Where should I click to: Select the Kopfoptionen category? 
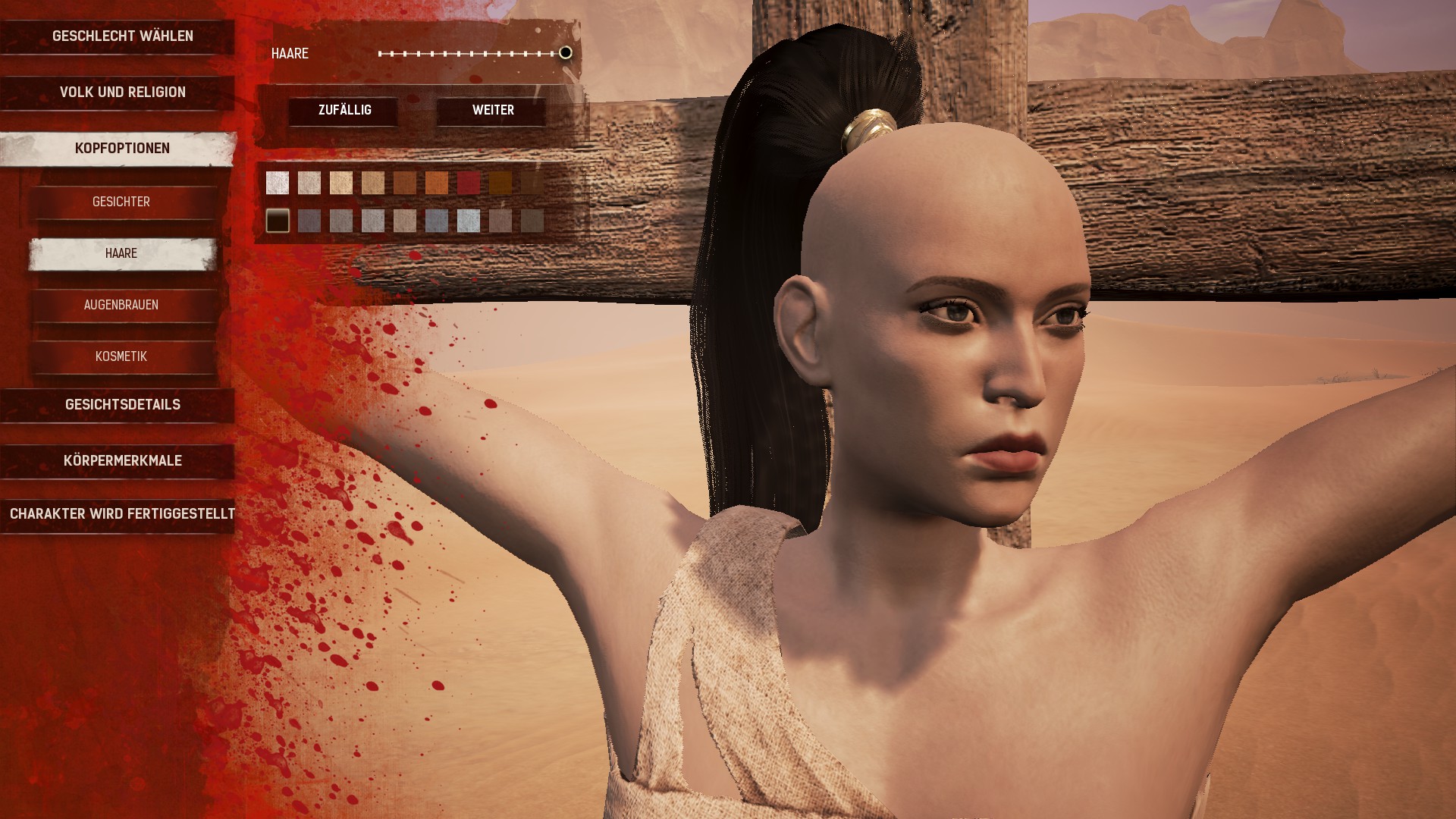(122, 149)
